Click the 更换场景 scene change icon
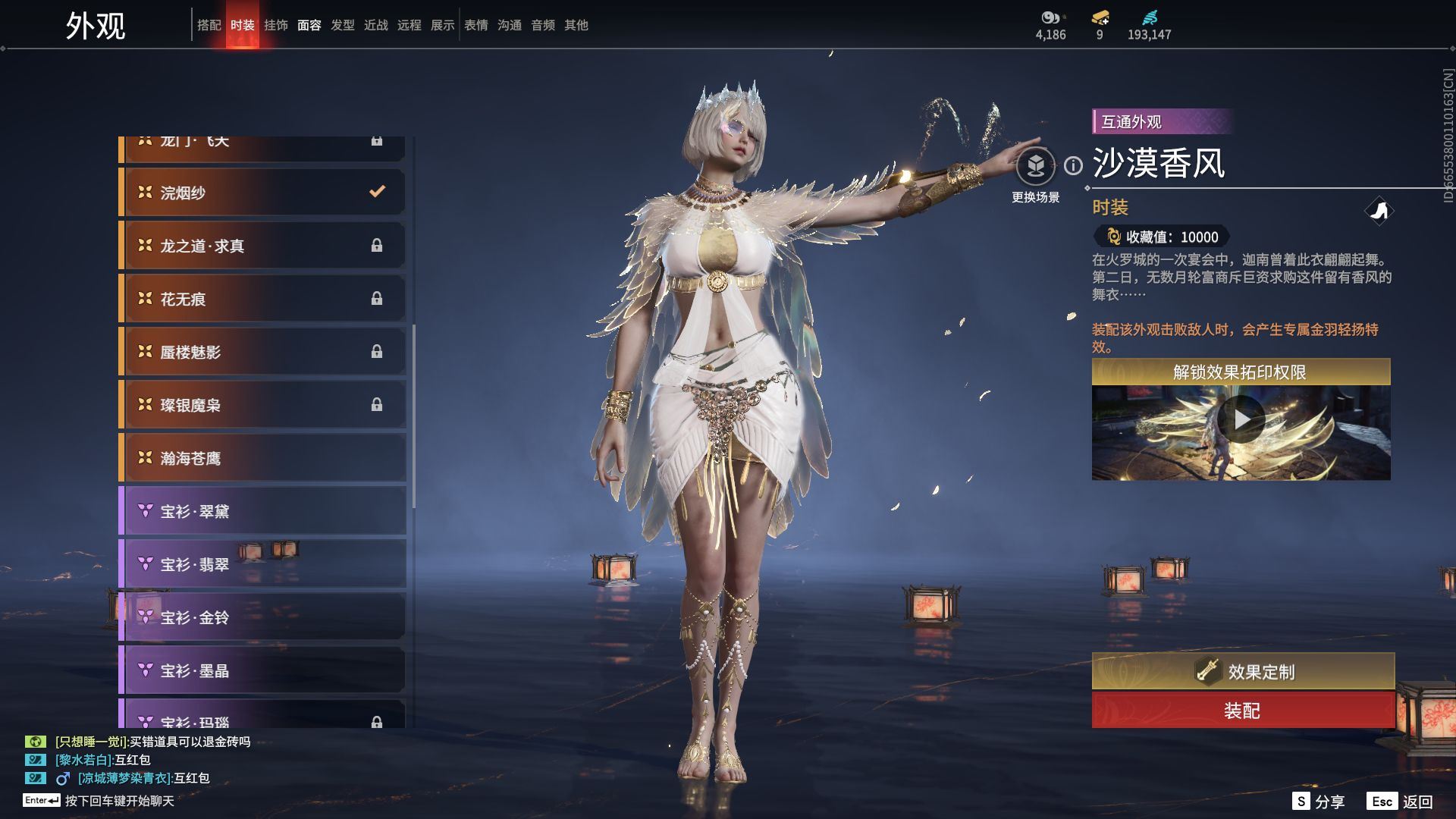Image resolution: width=1456 pixels, height=819 pixels. pos(1035,167)
